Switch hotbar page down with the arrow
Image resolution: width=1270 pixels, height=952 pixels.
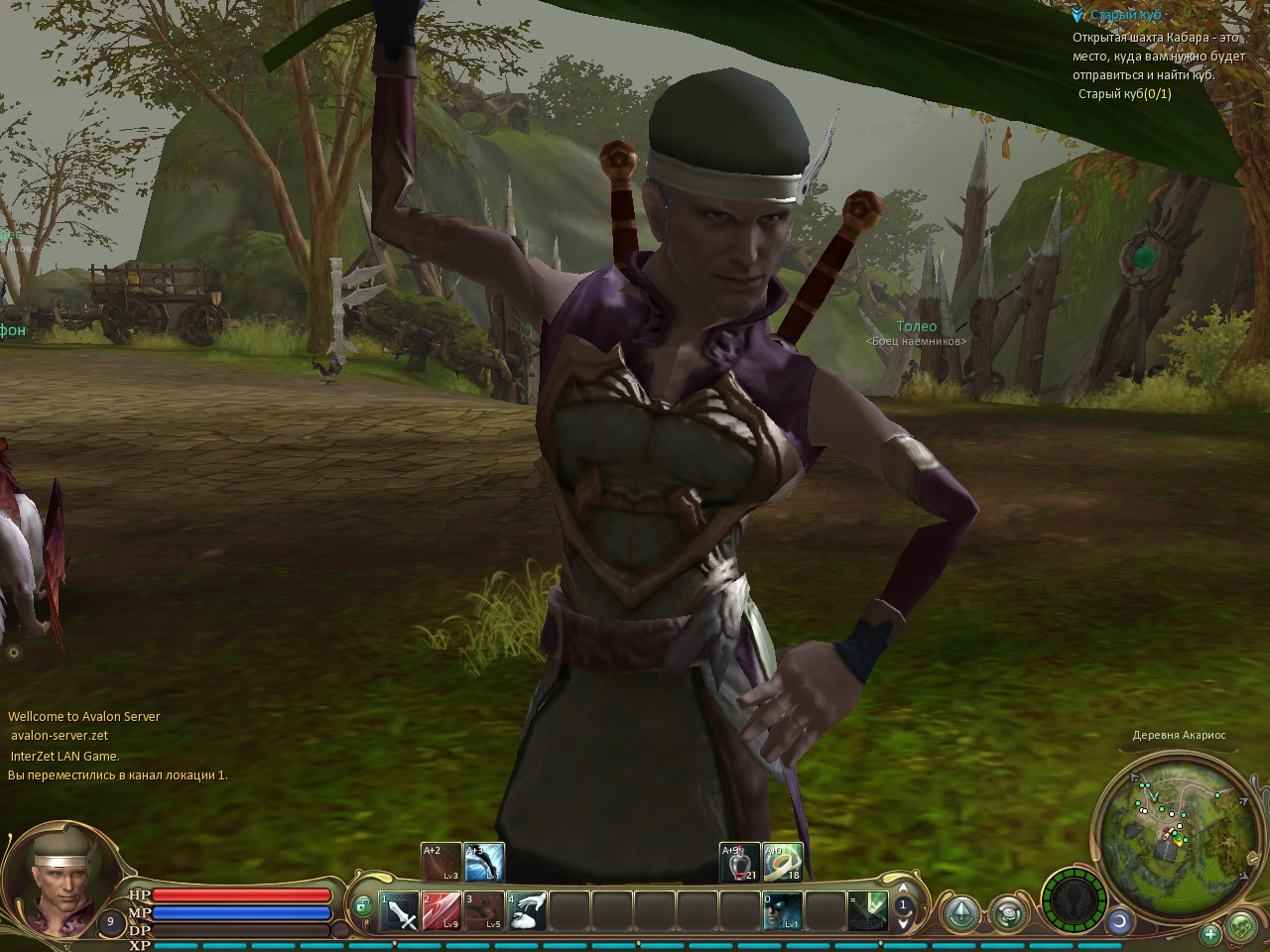(x=903, y=923)
